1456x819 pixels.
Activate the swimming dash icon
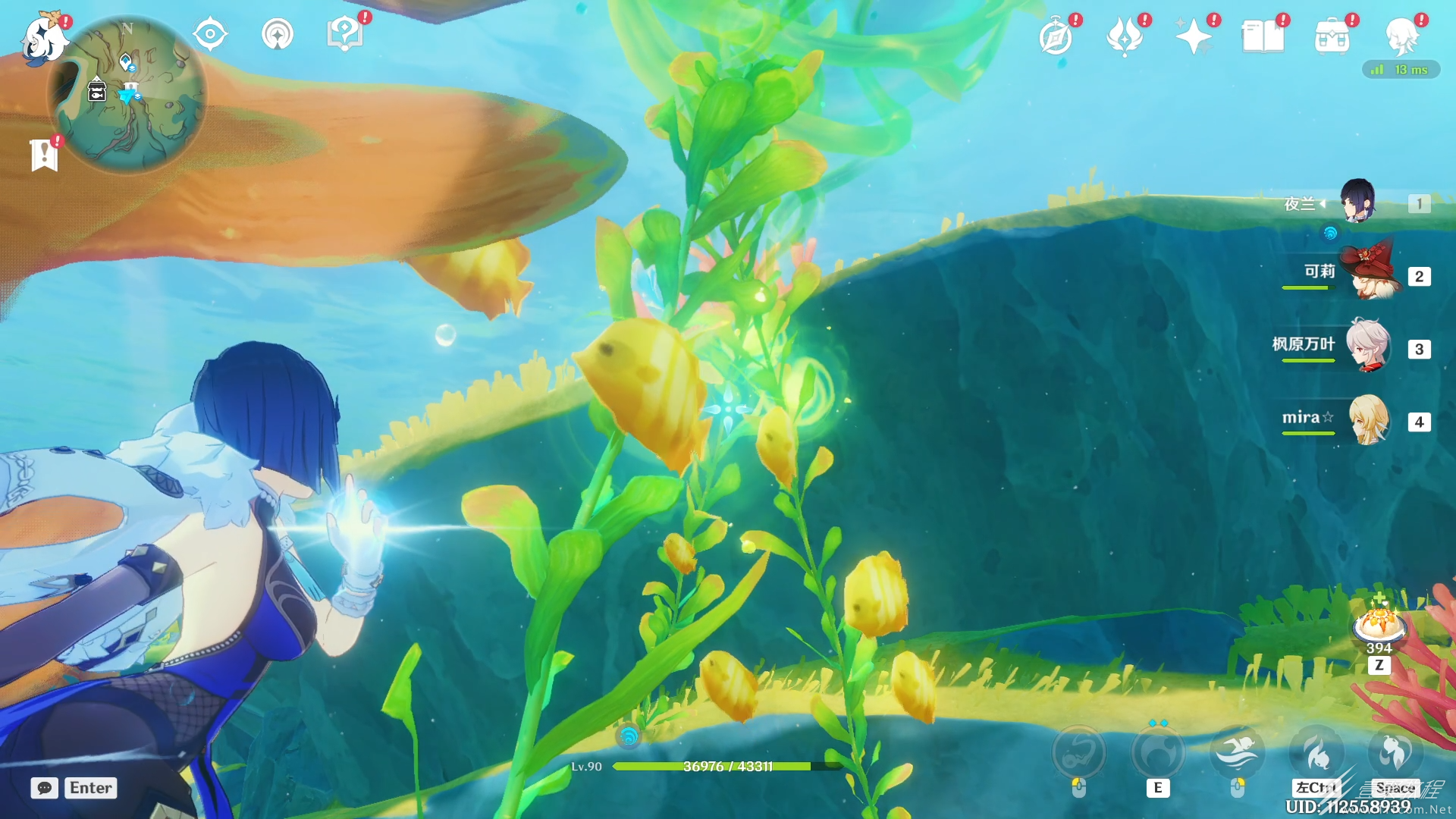click(1237, 752)
